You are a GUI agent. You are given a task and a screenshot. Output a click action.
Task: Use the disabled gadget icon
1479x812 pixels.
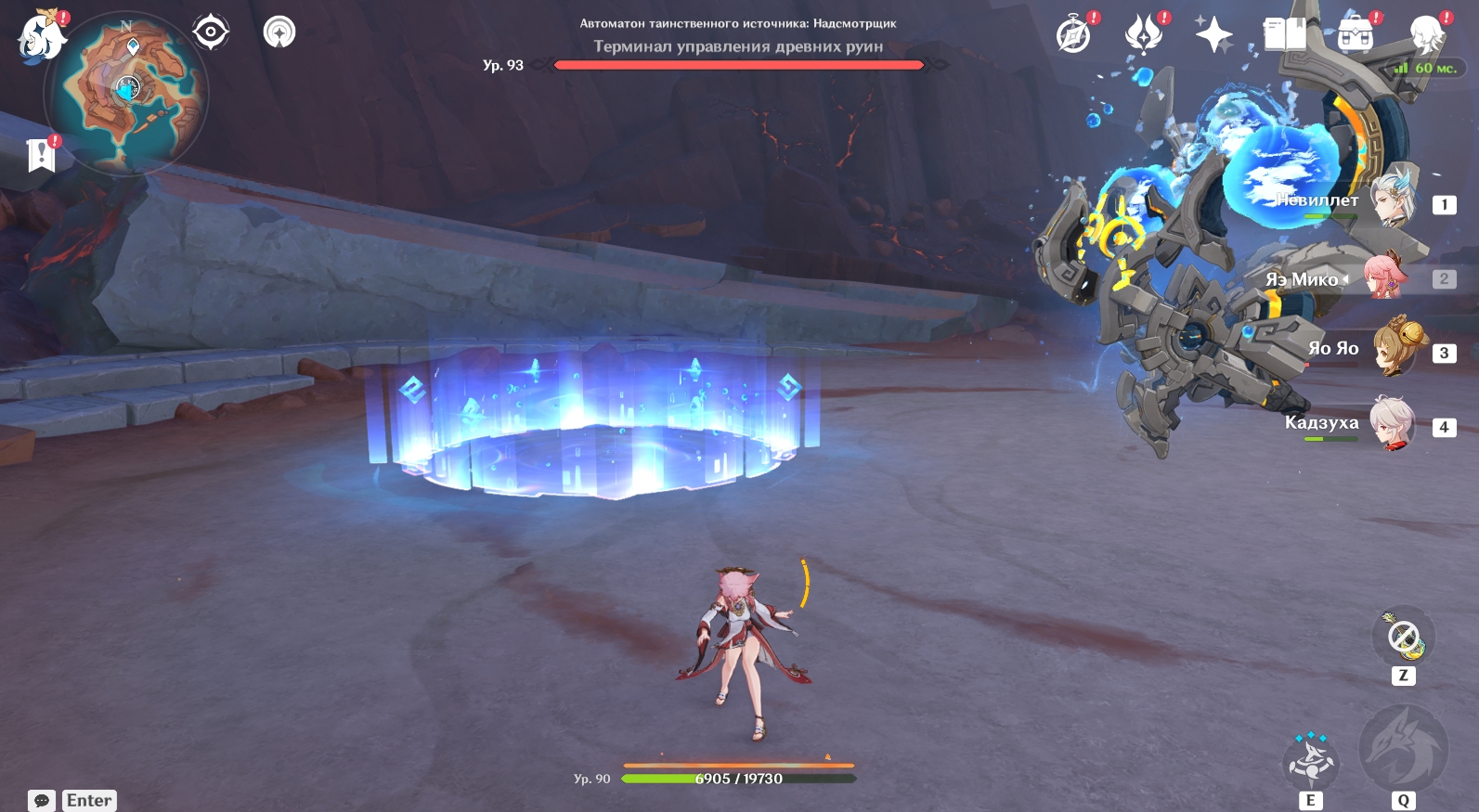coord(1403,638)
